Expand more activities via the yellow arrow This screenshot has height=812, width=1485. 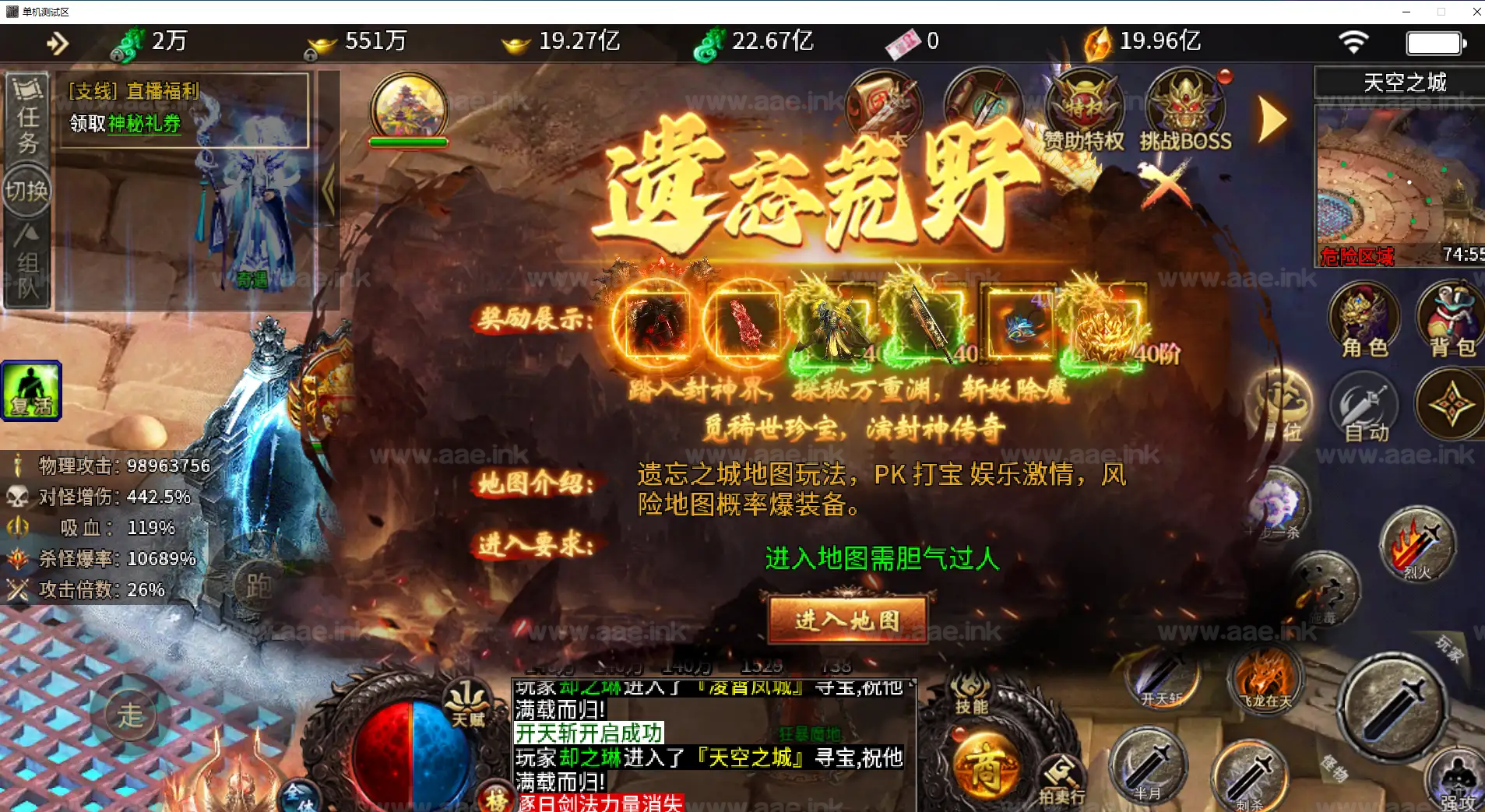[x=1271, y=118]
